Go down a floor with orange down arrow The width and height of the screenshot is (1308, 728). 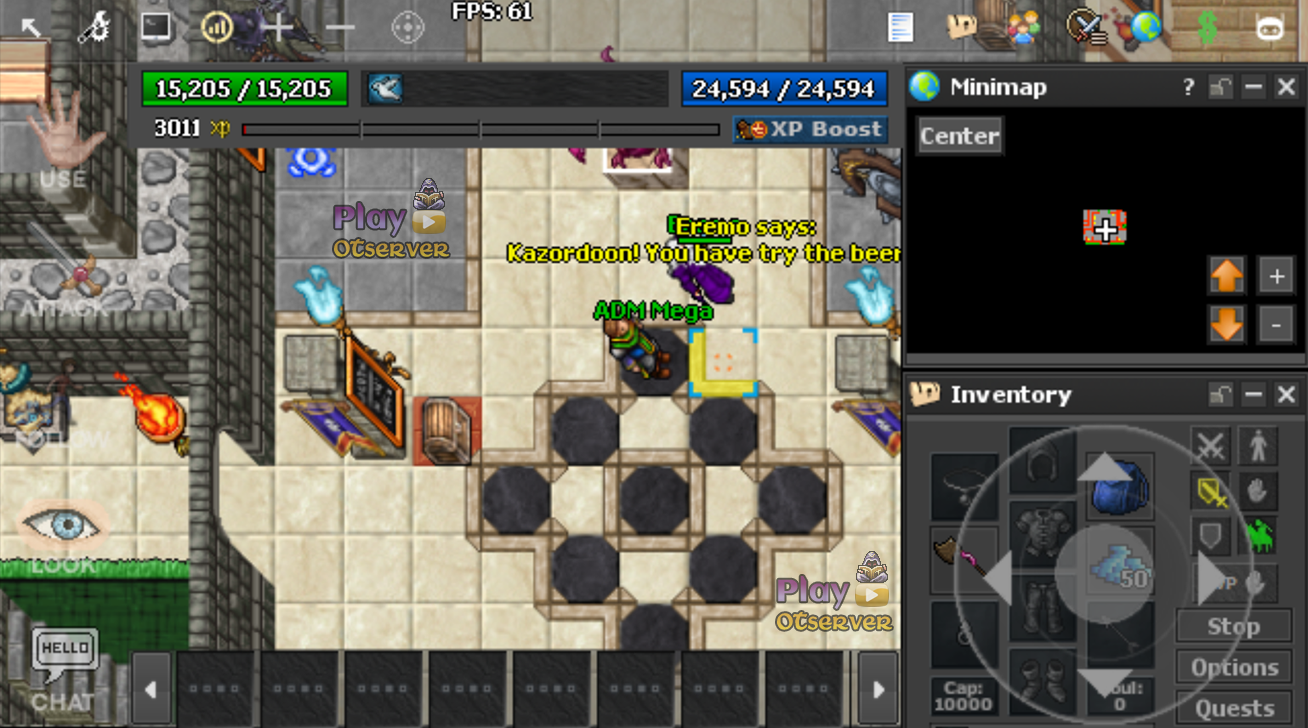click(1227, 324)
